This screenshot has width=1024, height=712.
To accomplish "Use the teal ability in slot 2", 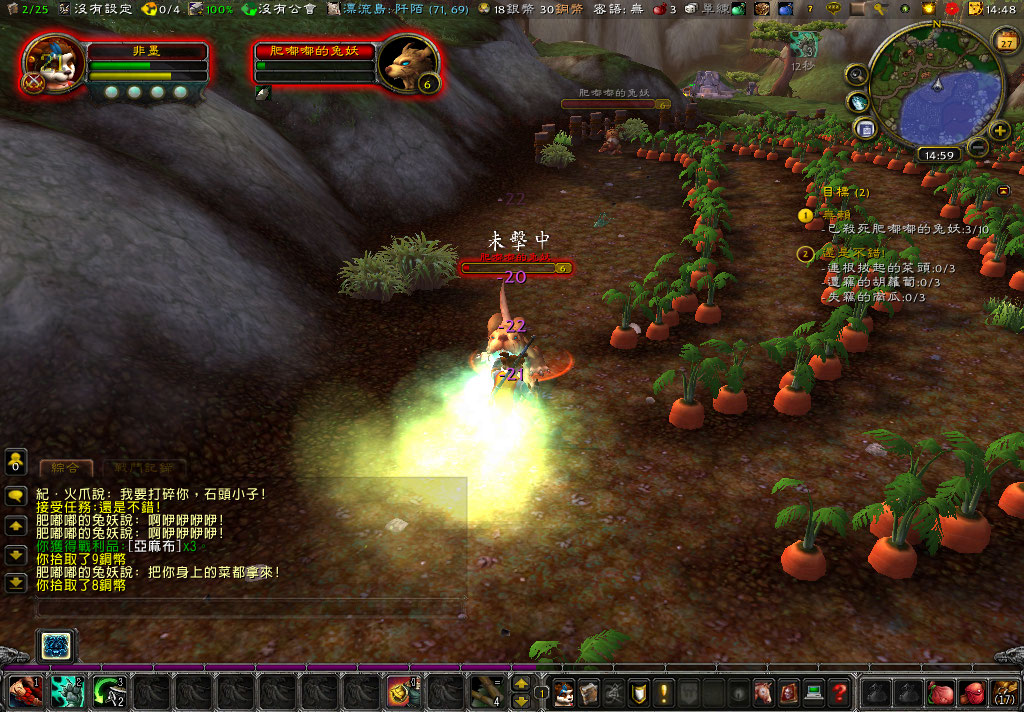I will pyautogui.click(x=66, y=691).
